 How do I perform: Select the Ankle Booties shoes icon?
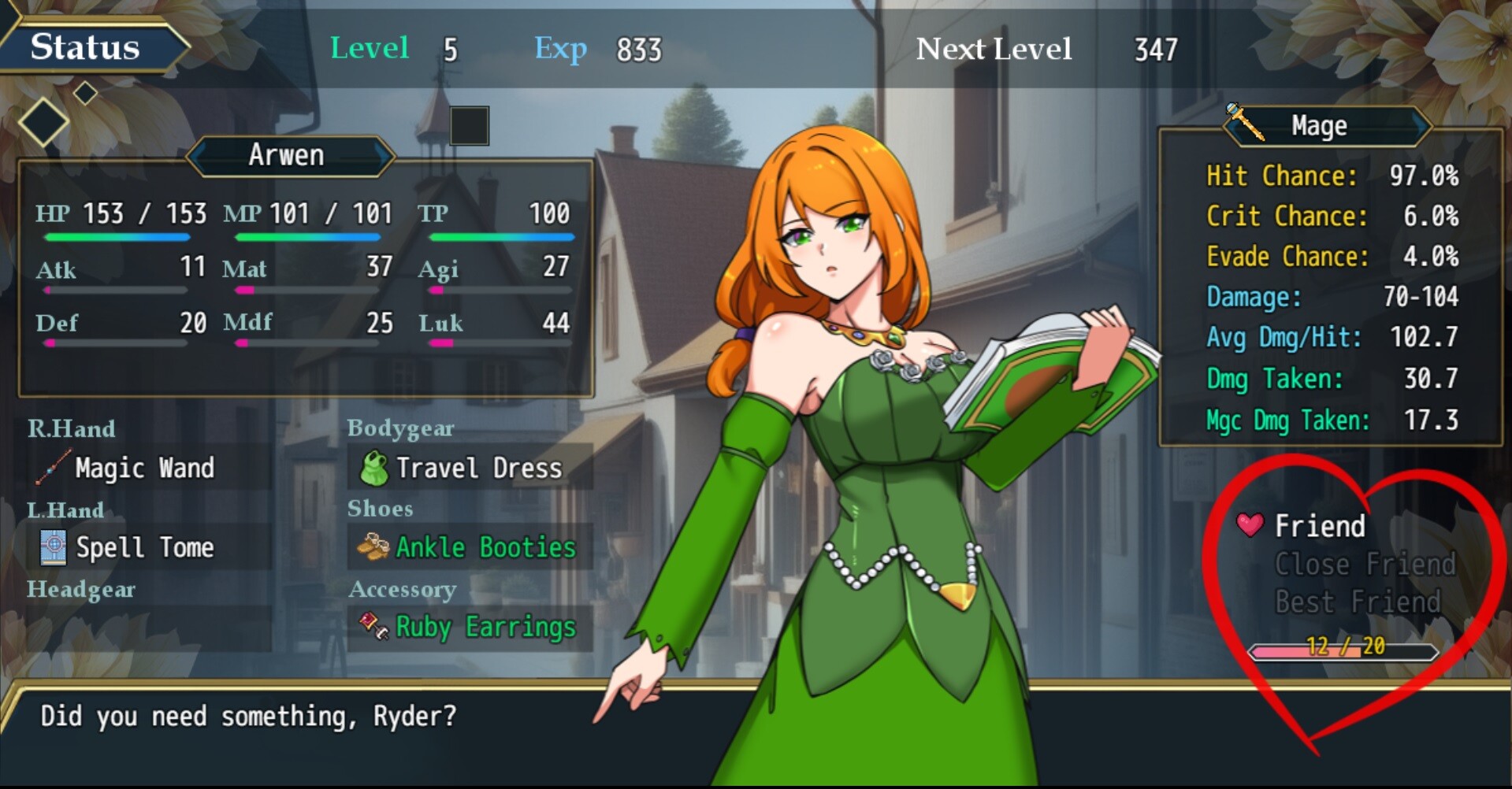click(373, 547)
